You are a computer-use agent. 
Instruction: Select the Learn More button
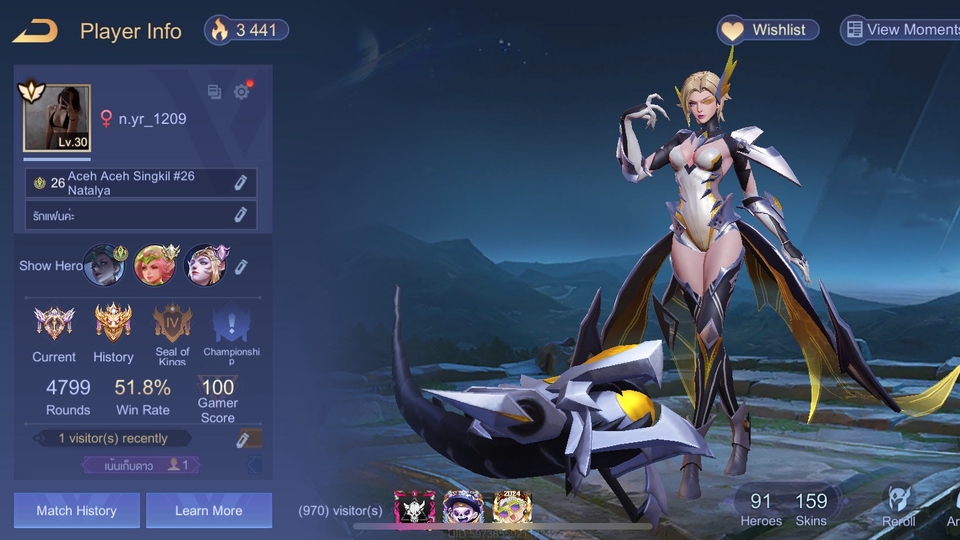tap(208, 511)
